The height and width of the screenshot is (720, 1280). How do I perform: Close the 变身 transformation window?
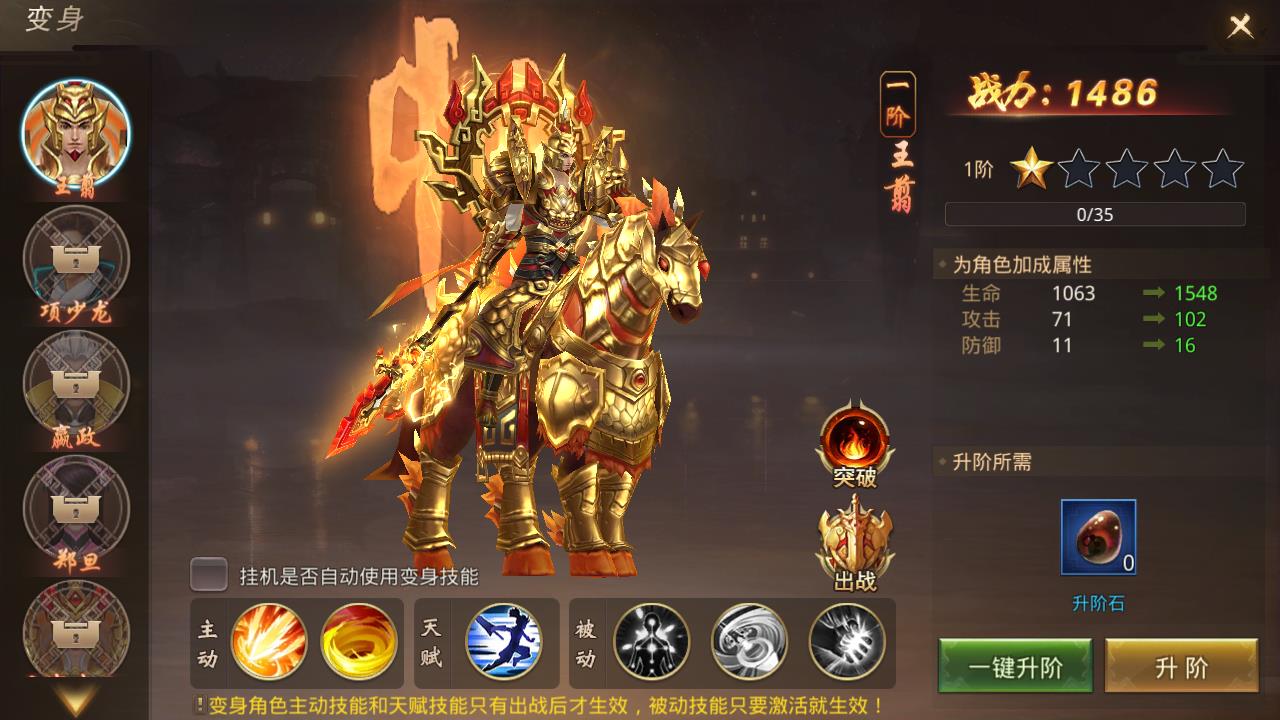(x=1240, y=26)
